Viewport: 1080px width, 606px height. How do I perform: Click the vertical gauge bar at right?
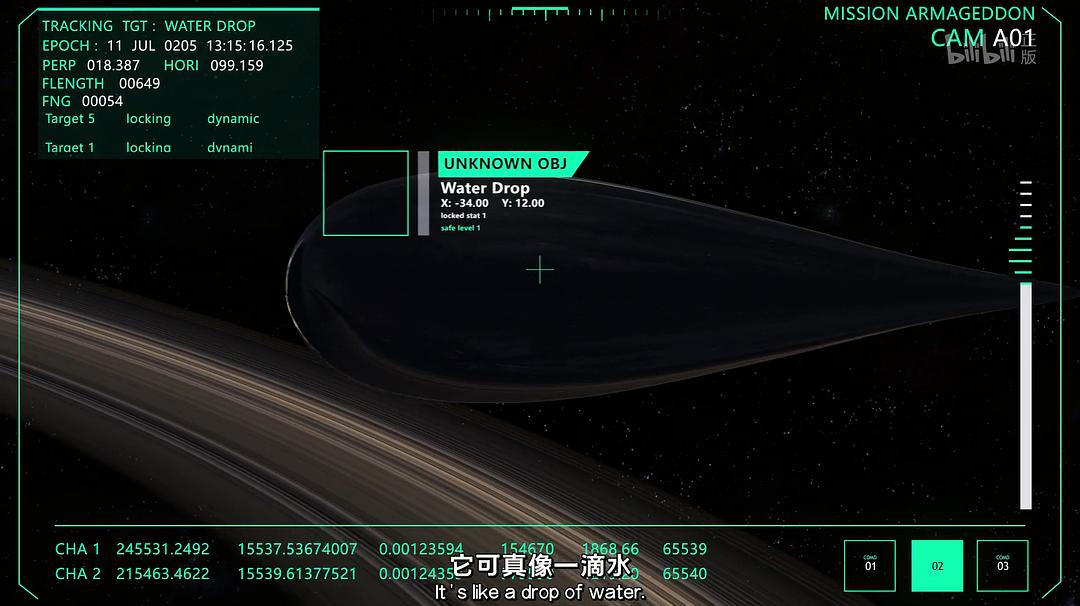(1025, 395)
